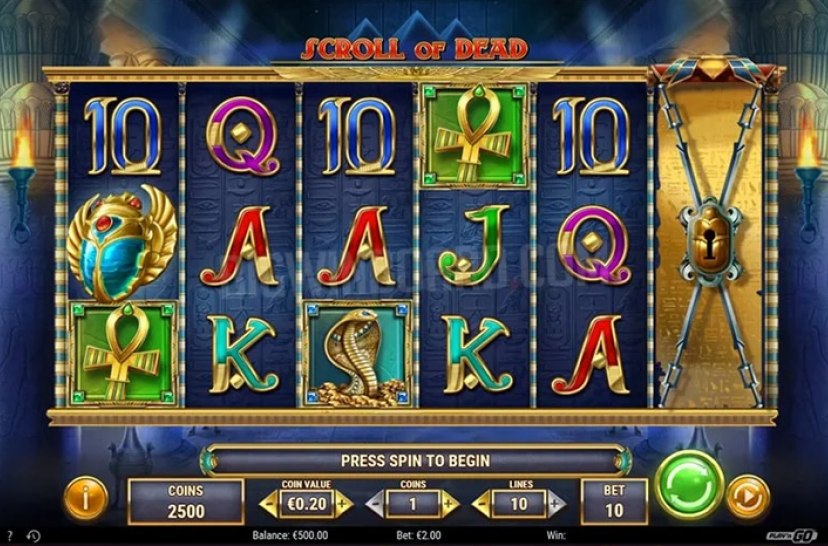Image resolution: width=828 pixels, height=546 pixels.
Task: Decrease the number of coins
Action: click(x=374, y=503)
